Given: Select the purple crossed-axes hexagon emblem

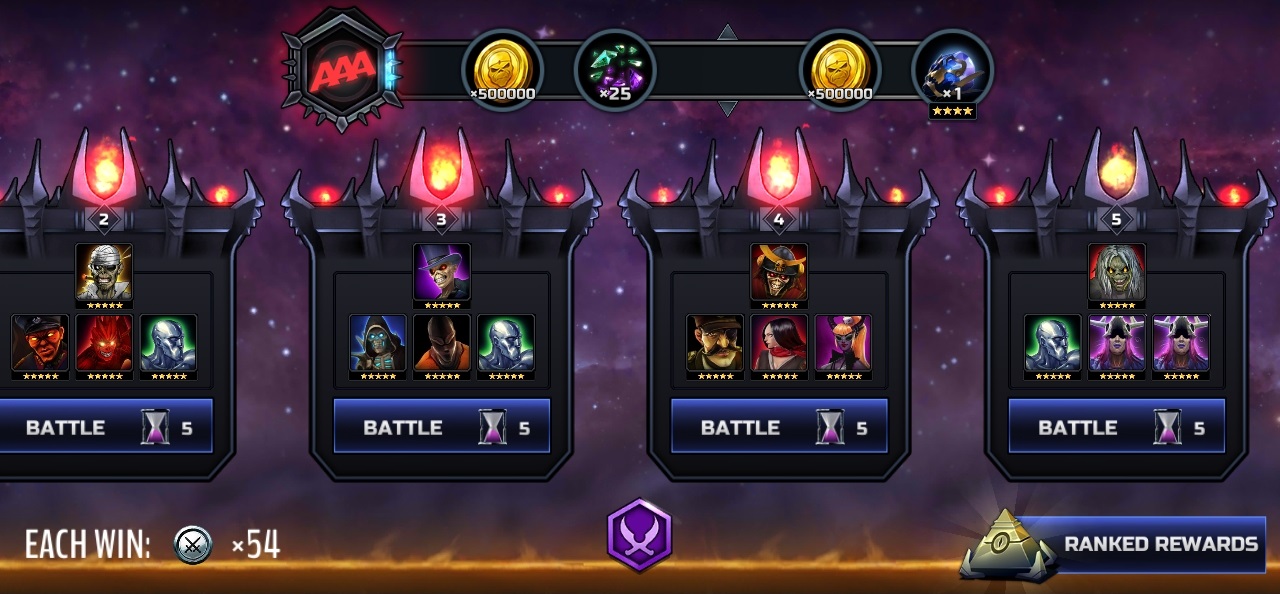Looking at the screenshot, I should pyautogui.click(x=640, y=536).
